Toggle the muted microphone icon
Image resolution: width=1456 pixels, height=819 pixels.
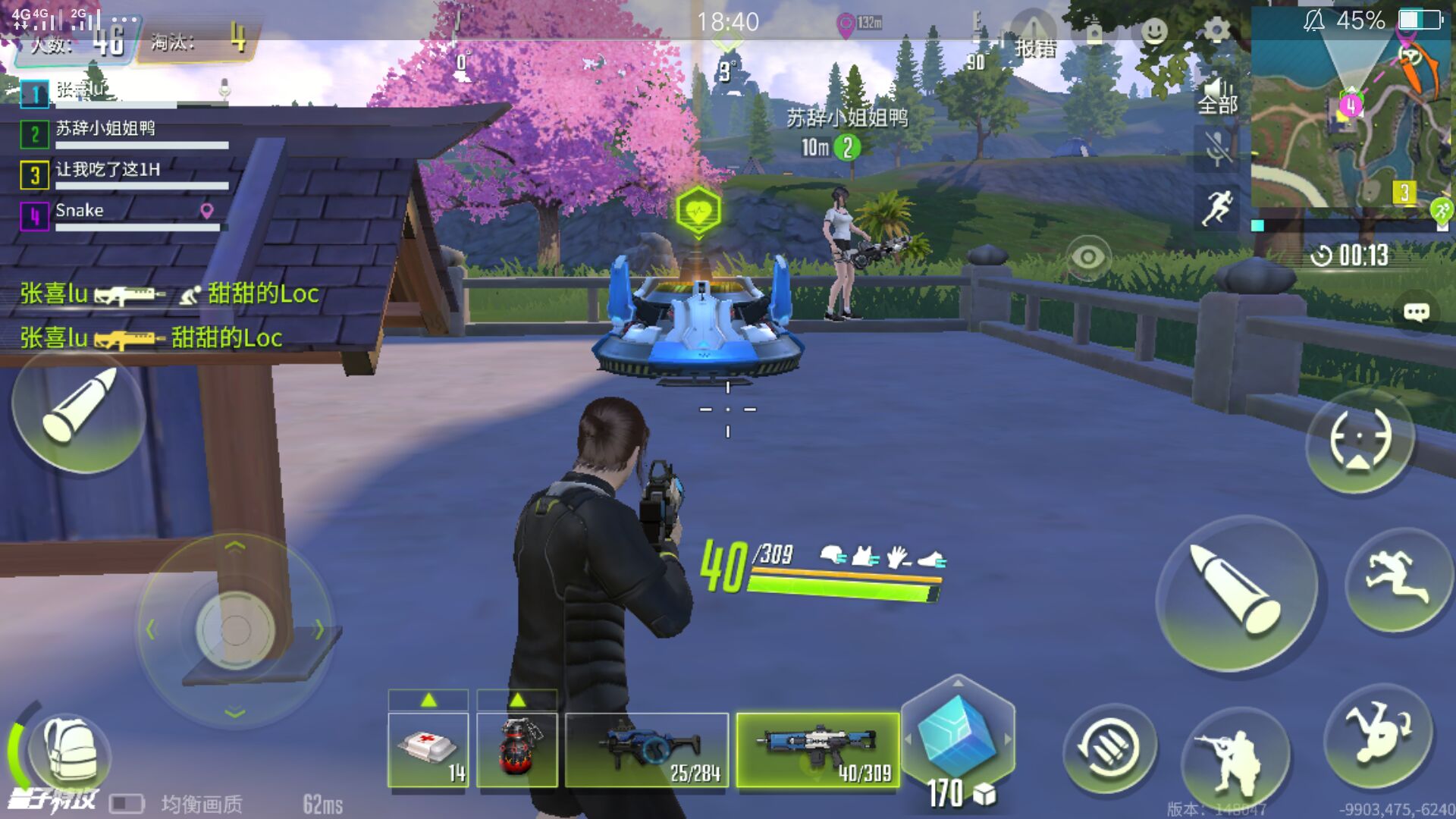1217,147
